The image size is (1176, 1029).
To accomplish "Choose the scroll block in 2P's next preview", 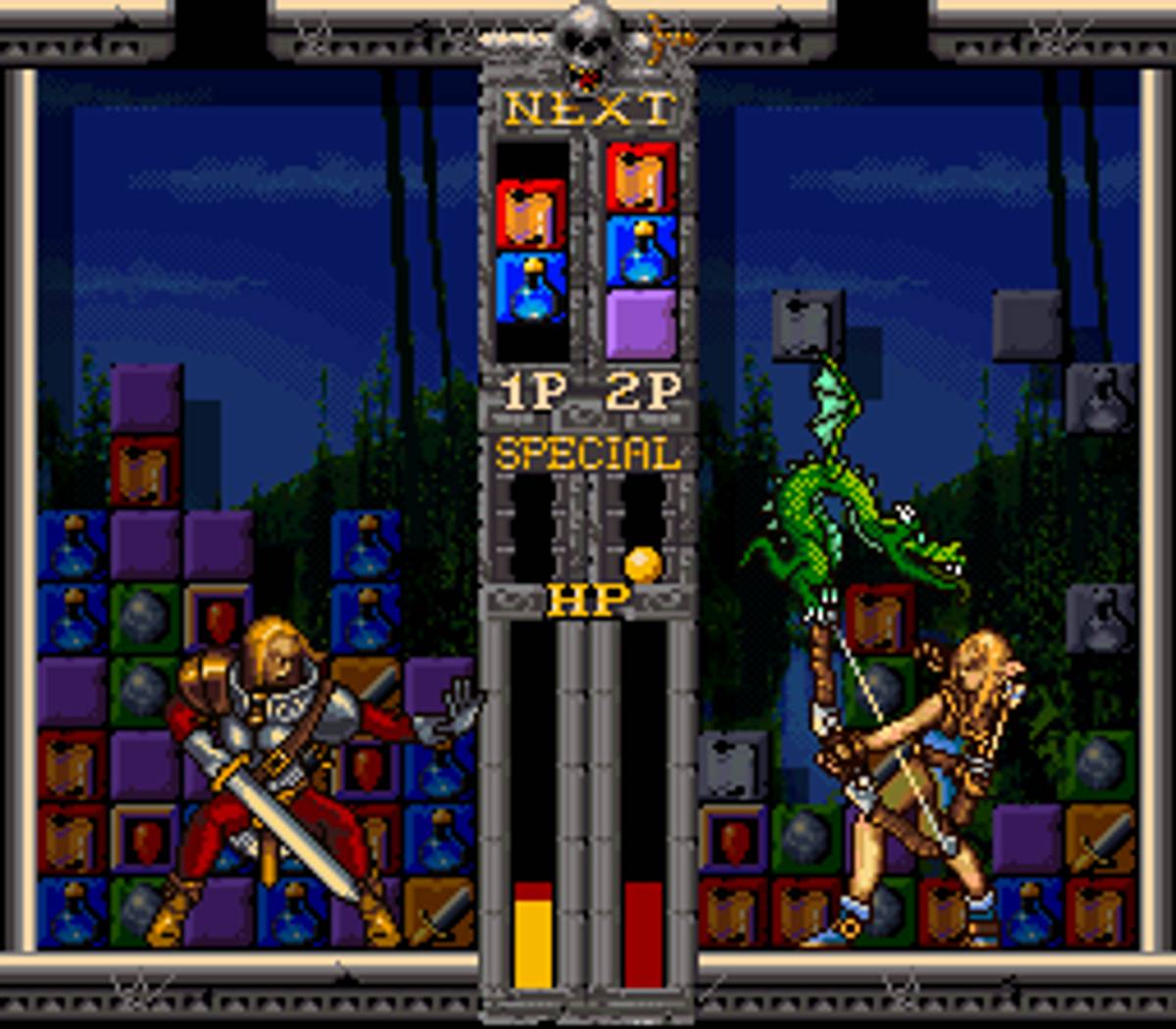I will pos(641,177).
